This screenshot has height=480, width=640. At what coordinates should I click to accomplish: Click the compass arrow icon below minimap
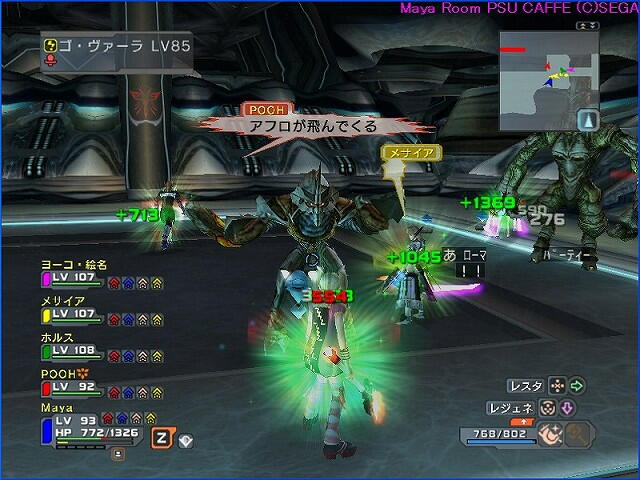(x=588, y=120)
